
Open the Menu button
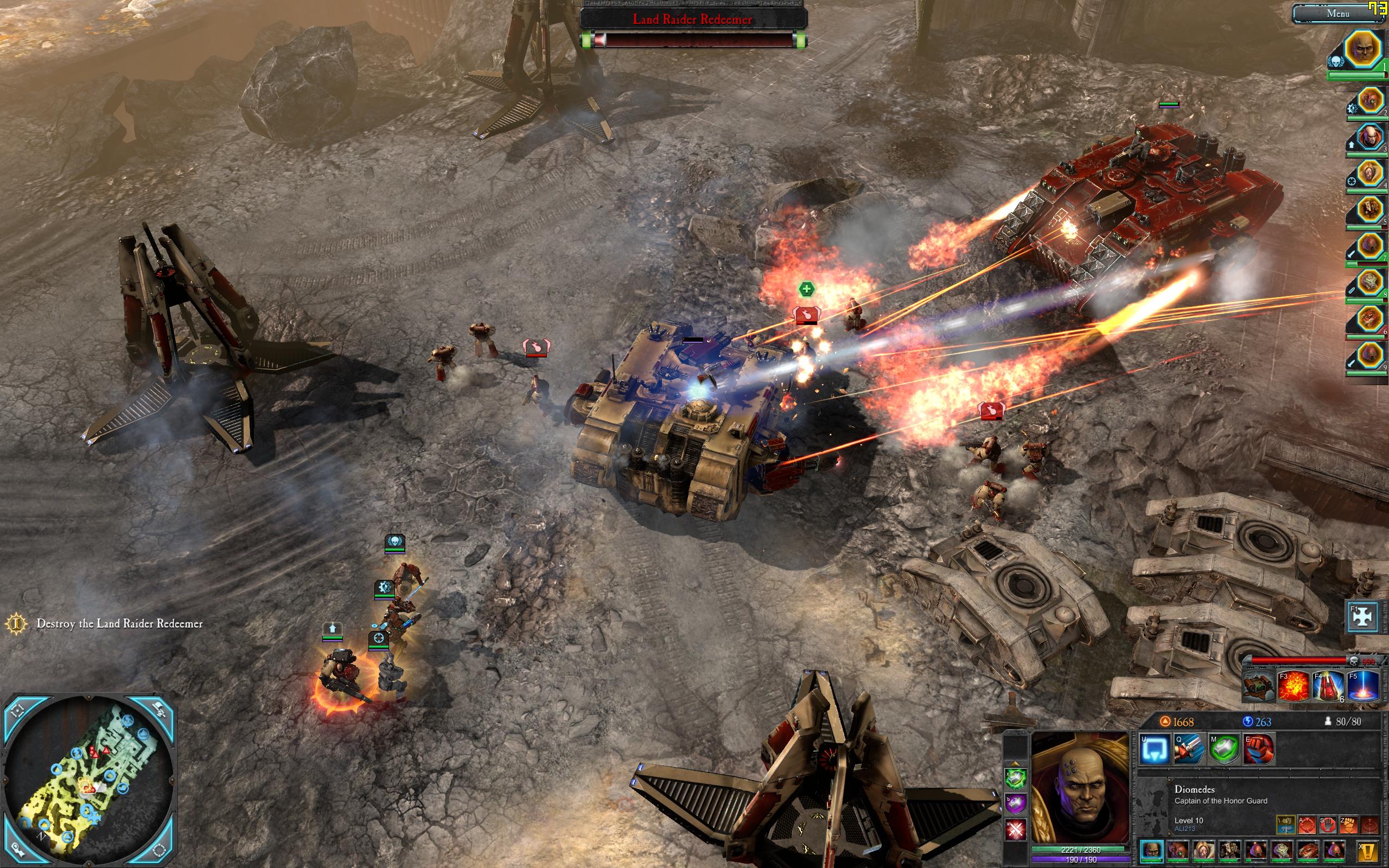(1337, 14)
